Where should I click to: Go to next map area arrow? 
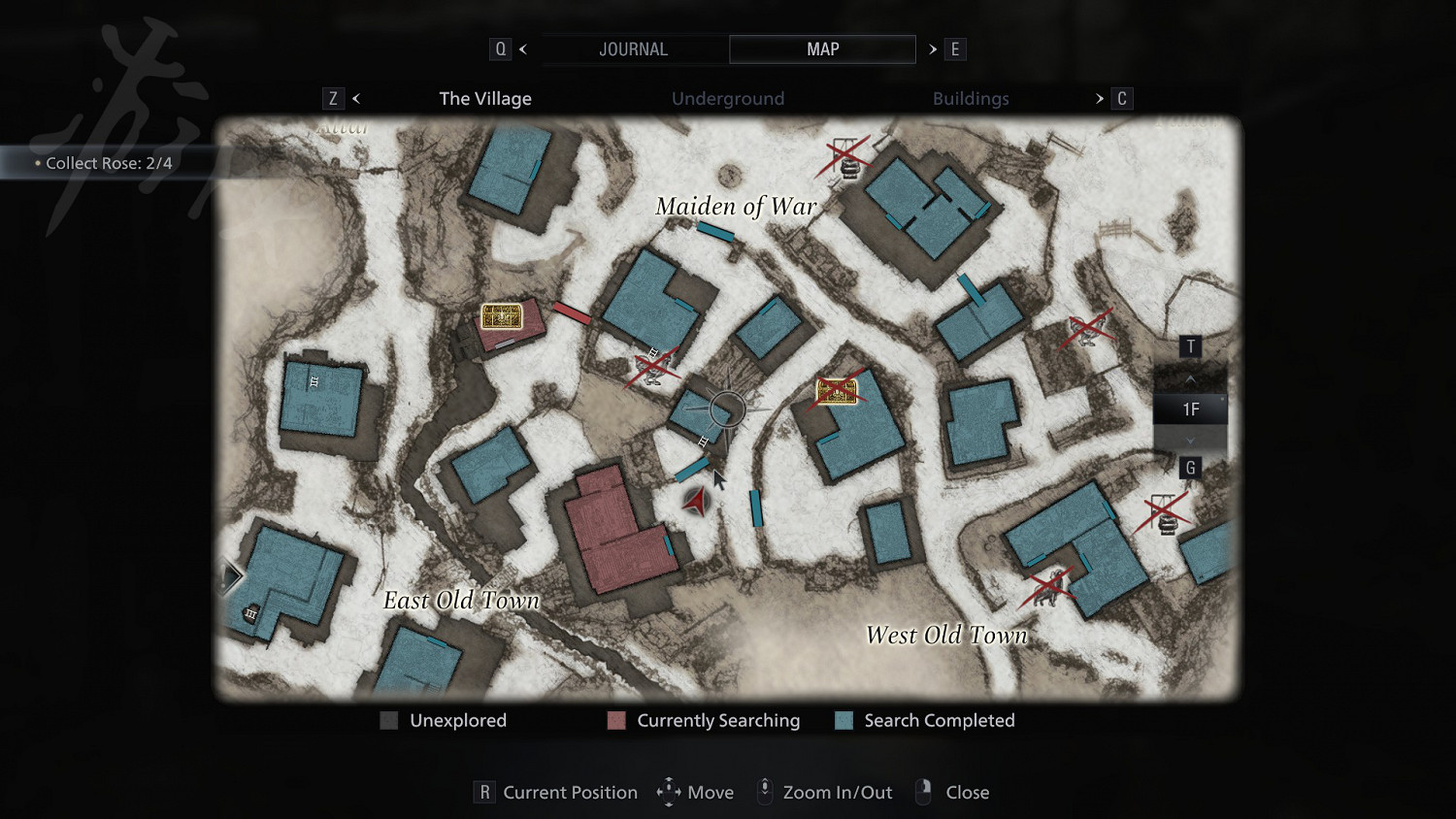pyautogui.click(x=1100, y=99)
